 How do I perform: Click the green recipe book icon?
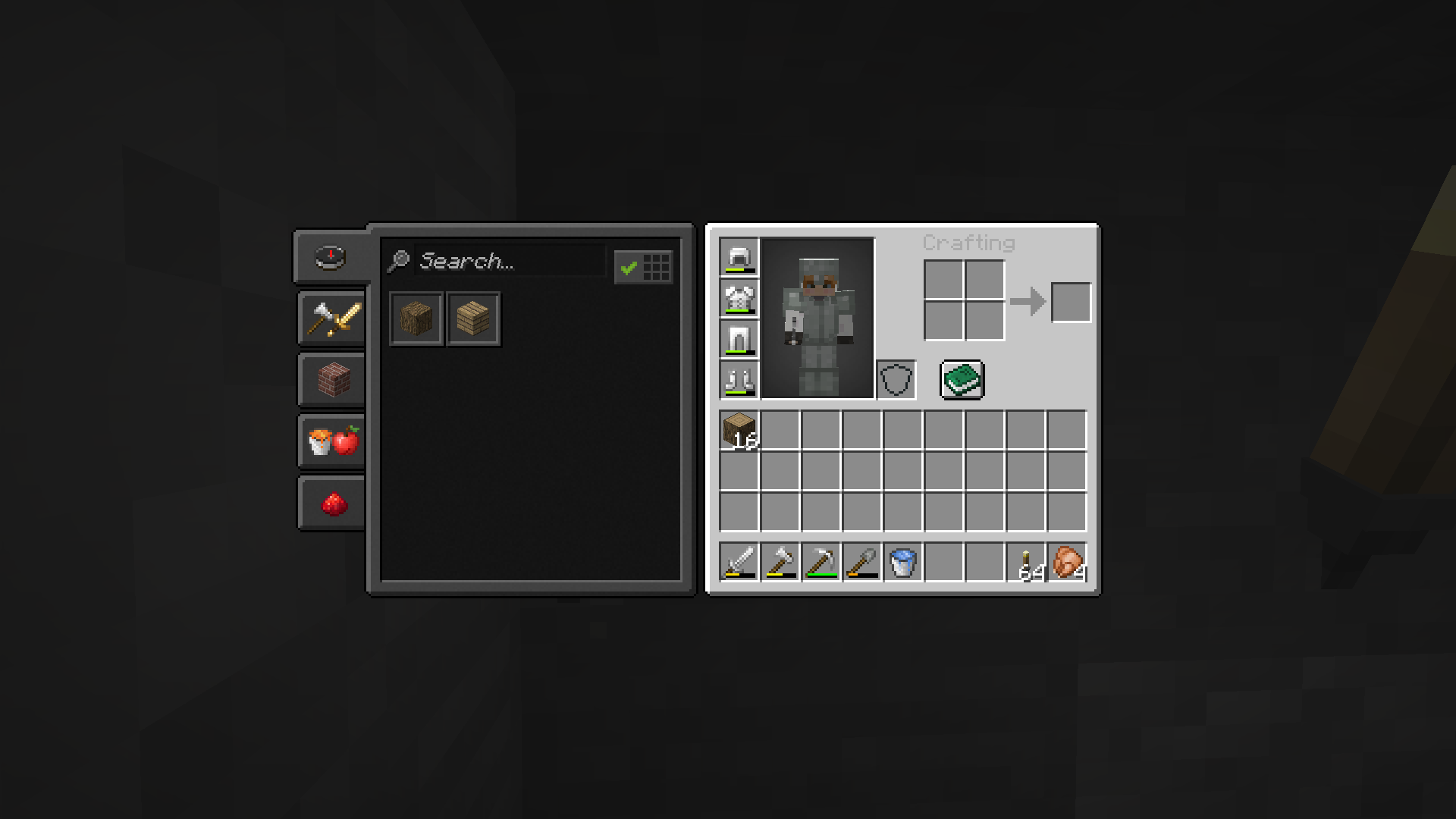[x=962, y=379]
